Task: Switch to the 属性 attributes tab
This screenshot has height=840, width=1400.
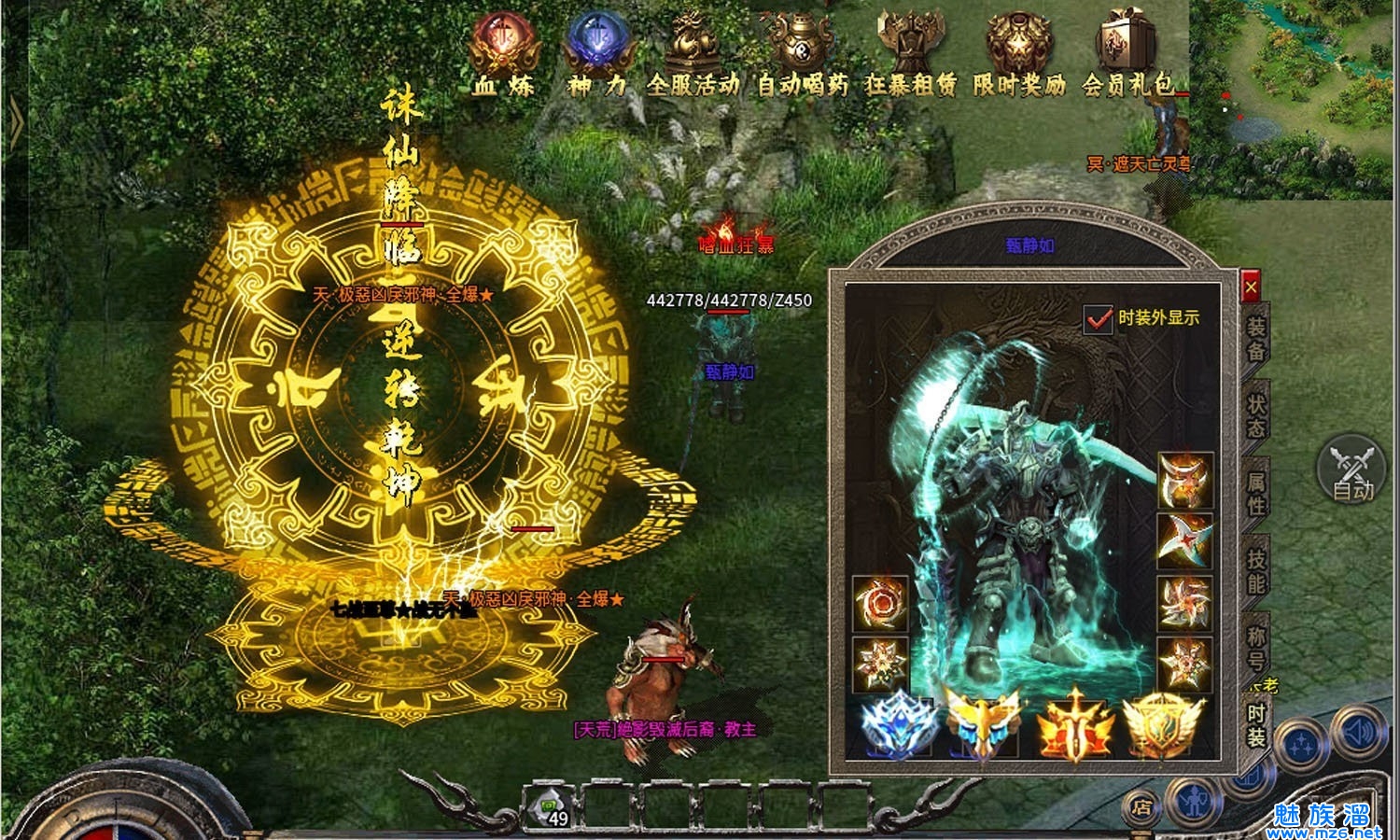Action: pos(1256,493)
